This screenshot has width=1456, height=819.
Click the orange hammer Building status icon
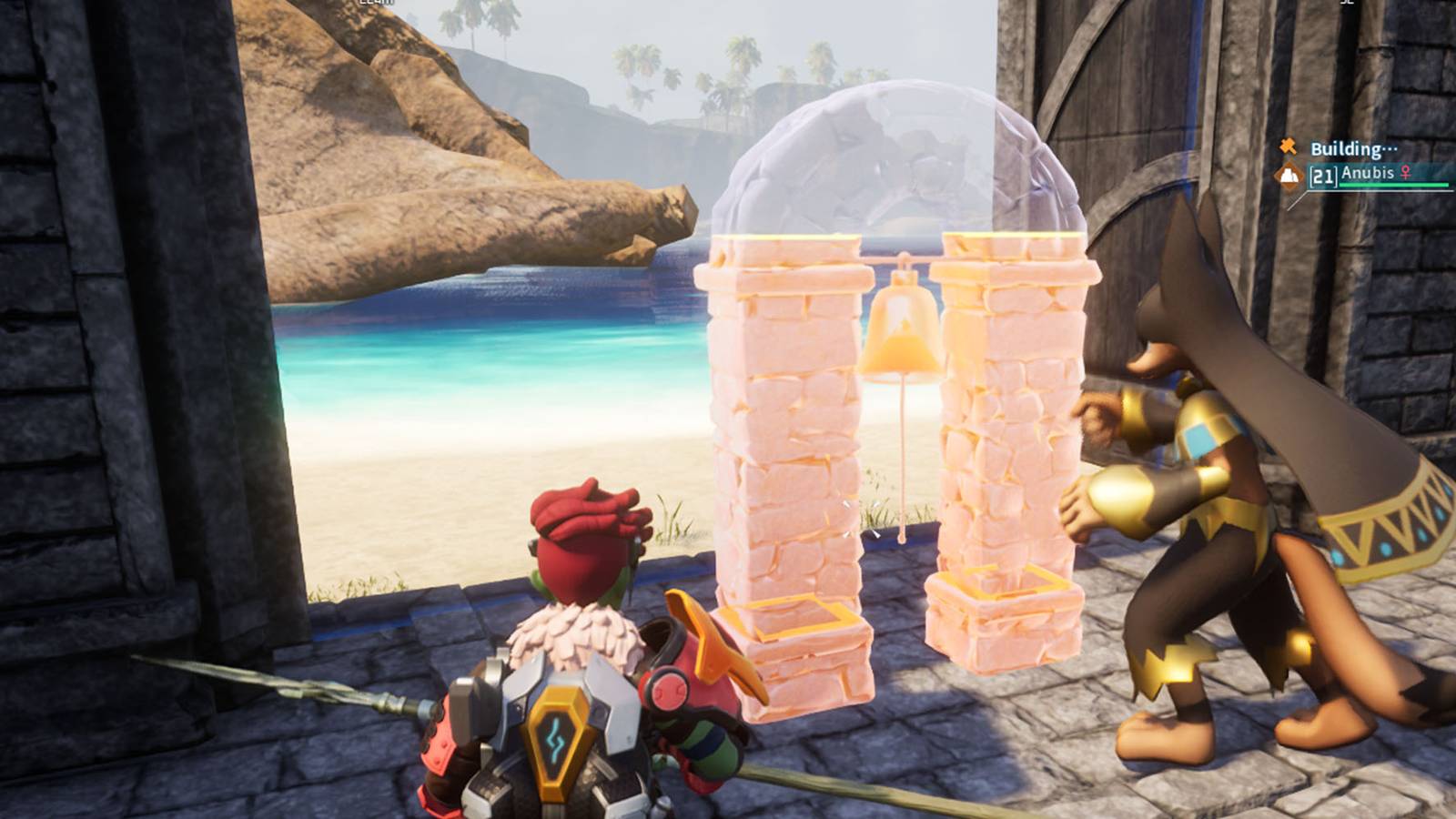click(1286, 147)
